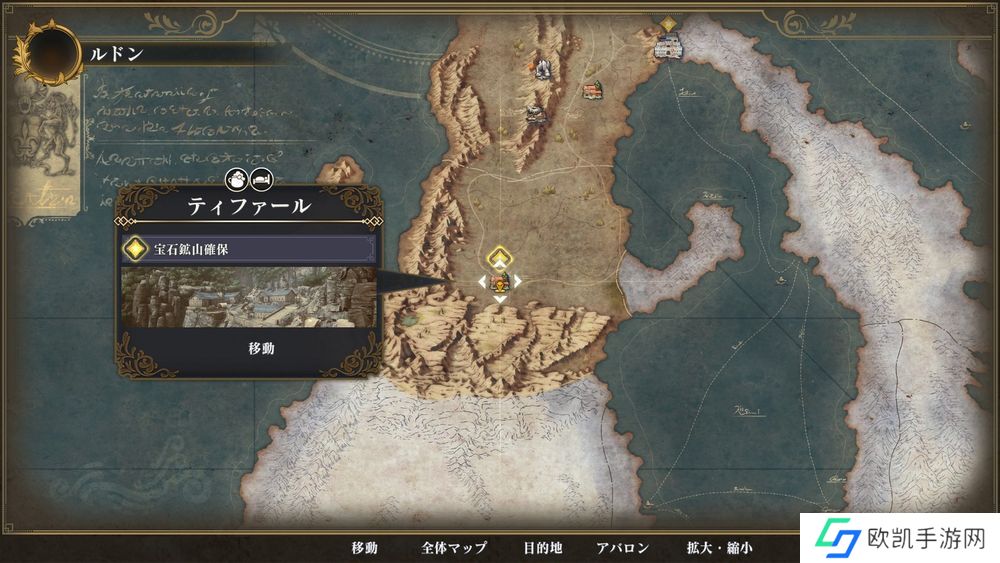
Task: Open the 全体マップ full map view
Action: point(454,547)
